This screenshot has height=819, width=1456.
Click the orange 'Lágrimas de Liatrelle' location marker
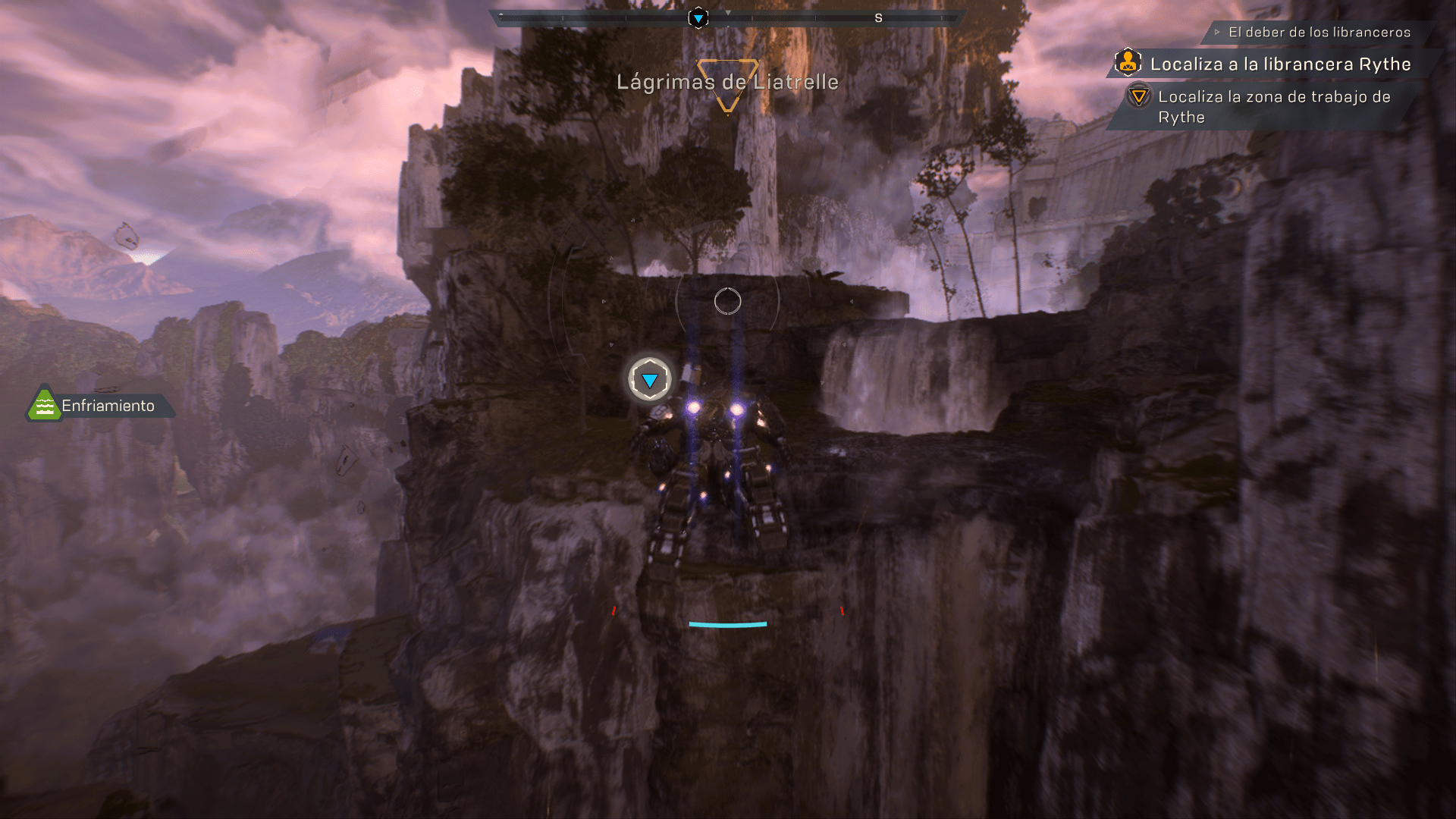pos(727,83)
